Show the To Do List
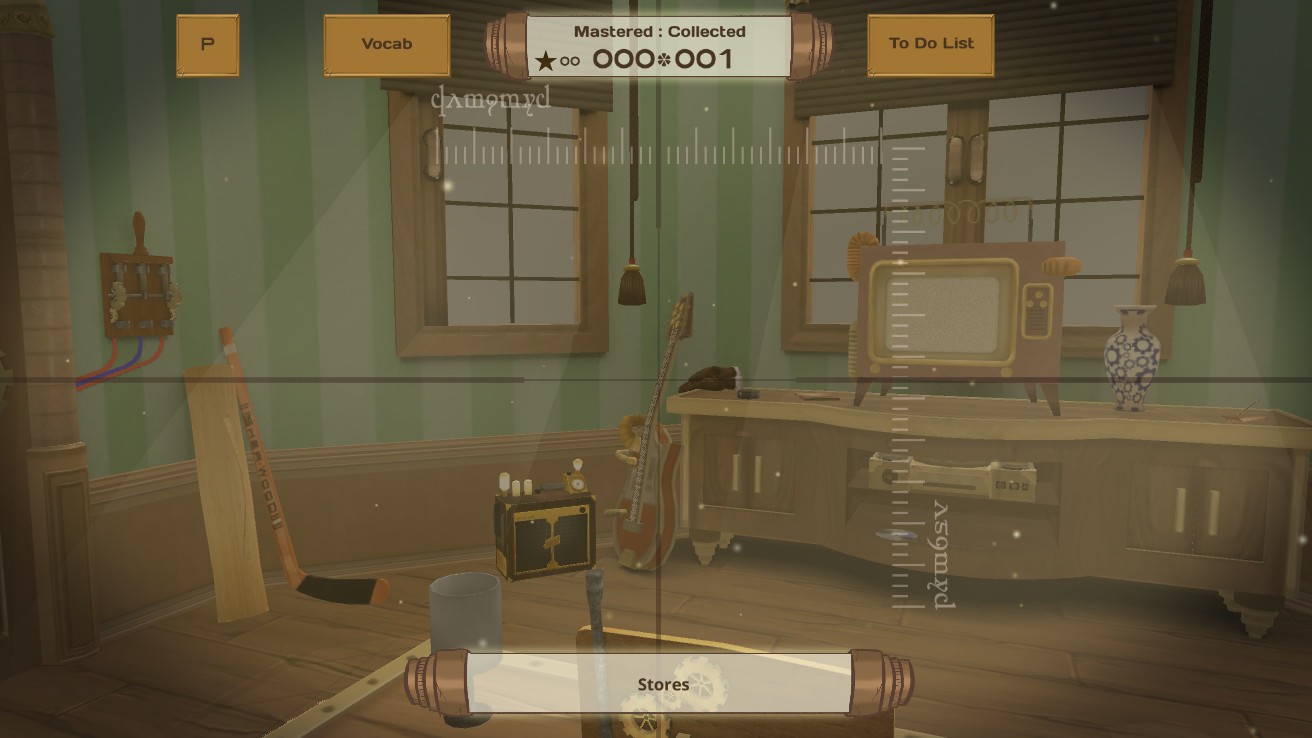 pyautogui.click(x=930, y=45)
